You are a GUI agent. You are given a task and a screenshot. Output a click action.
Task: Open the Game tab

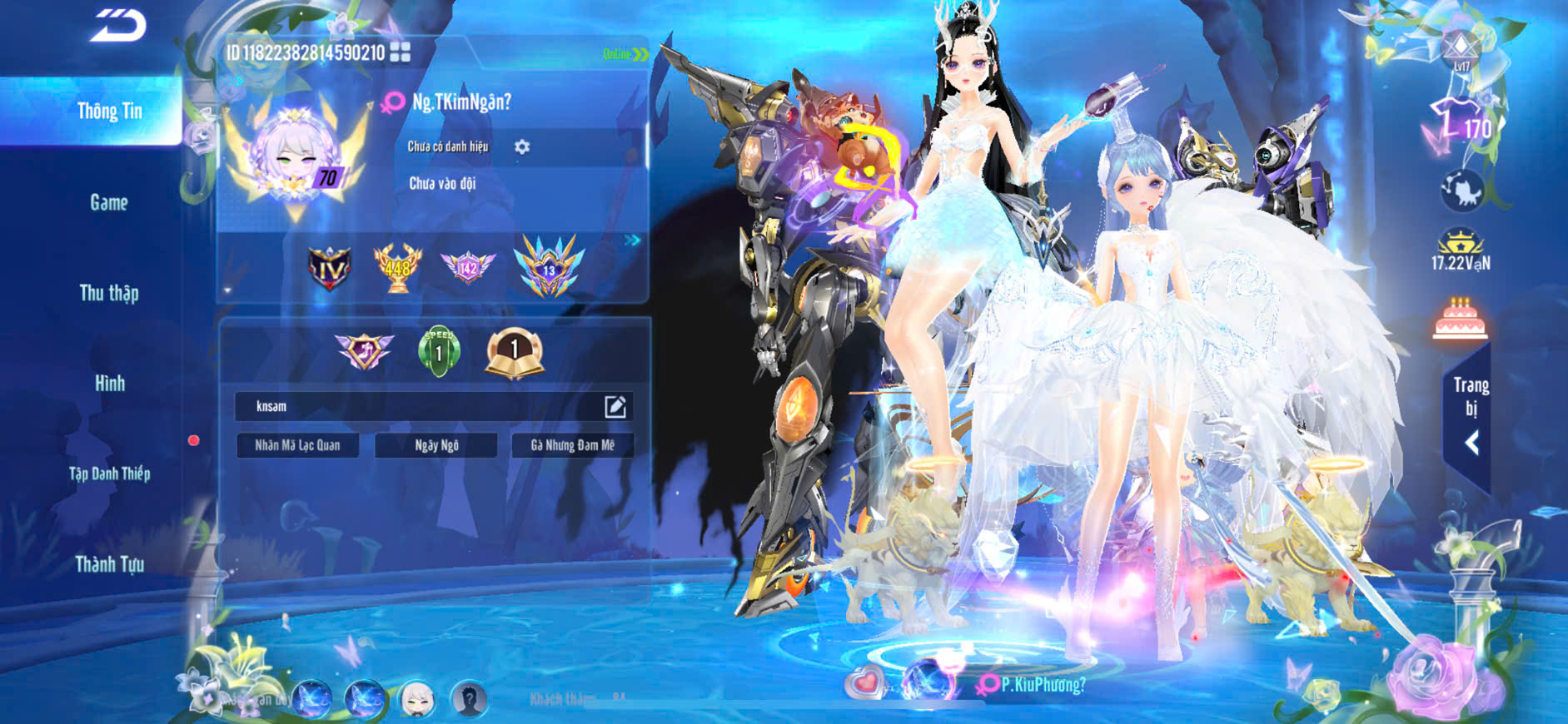click(x=109, y=202)
